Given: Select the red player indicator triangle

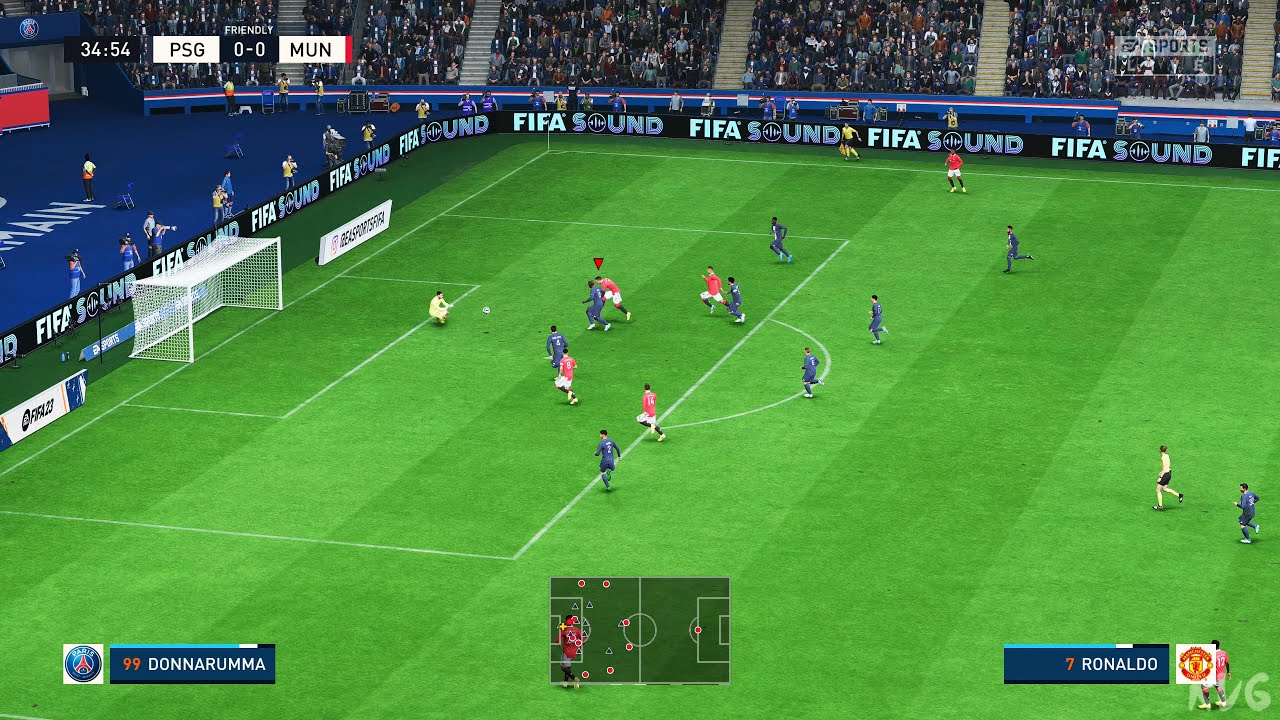Looking at the screenshot, I should [x=596, y=263].
